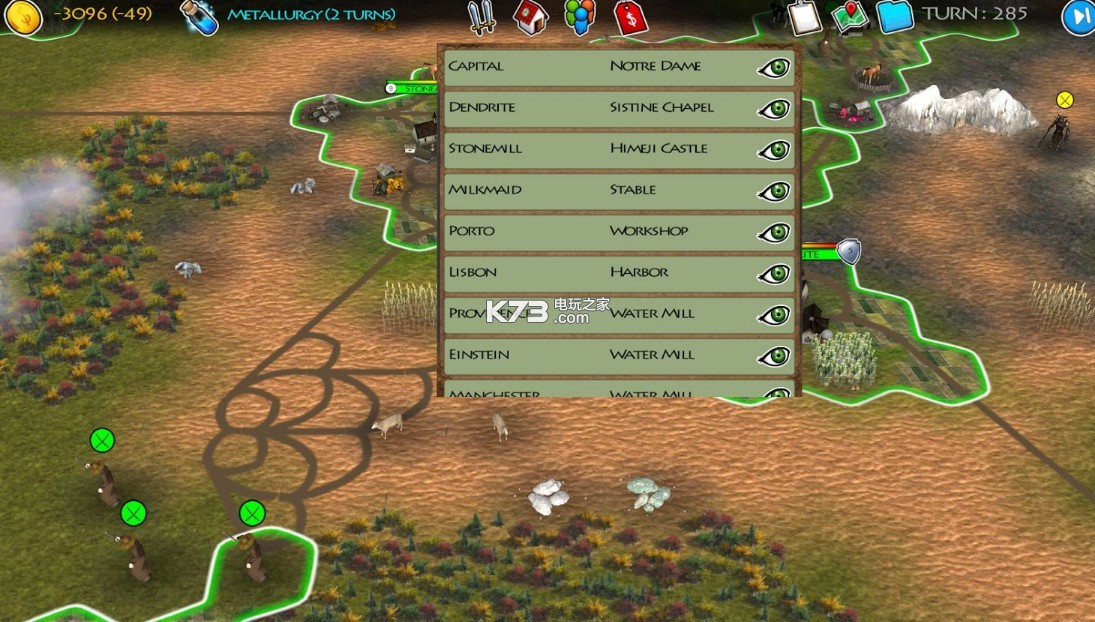The height and width of the screenshot is (622, 1095).
Task: Select the Milkmaid Stable row
Action: point(600,191)
